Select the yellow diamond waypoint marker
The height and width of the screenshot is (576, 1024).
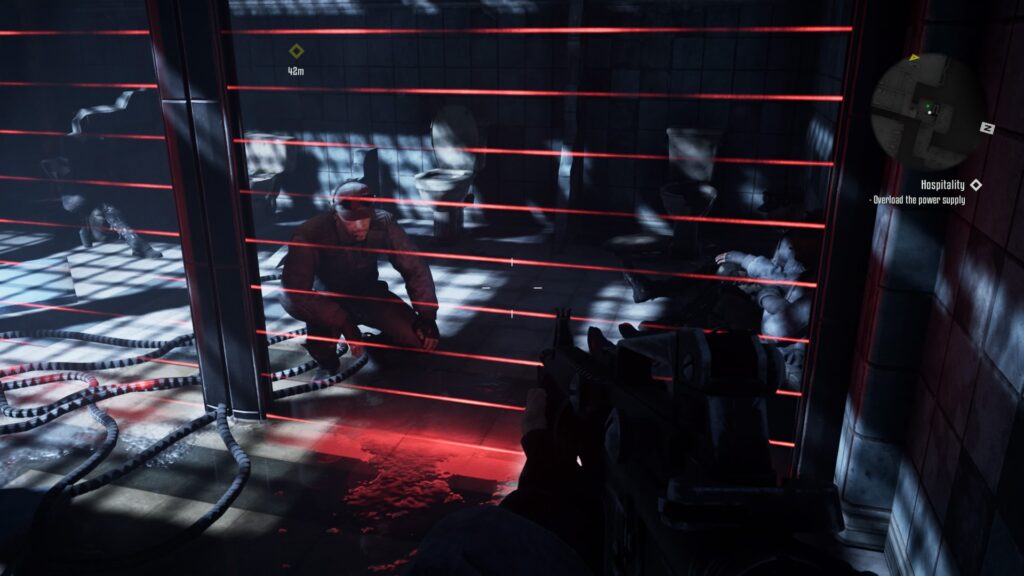(296, 51)
